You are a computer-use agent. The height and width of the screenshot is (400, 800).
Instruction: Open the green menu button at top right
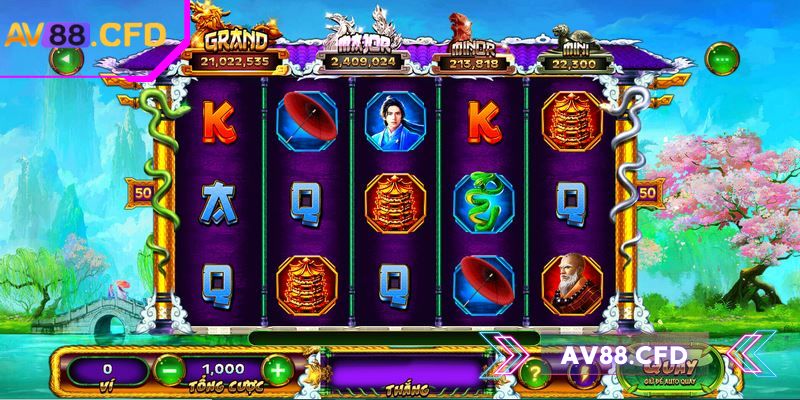pos(721,58)
